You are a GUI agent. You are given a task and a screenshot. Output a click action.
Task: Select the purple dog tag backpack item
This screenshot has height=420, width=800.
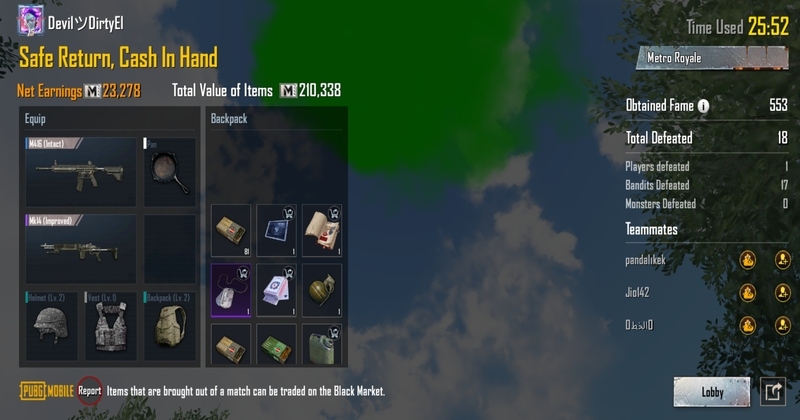click(x=231, y=290)
